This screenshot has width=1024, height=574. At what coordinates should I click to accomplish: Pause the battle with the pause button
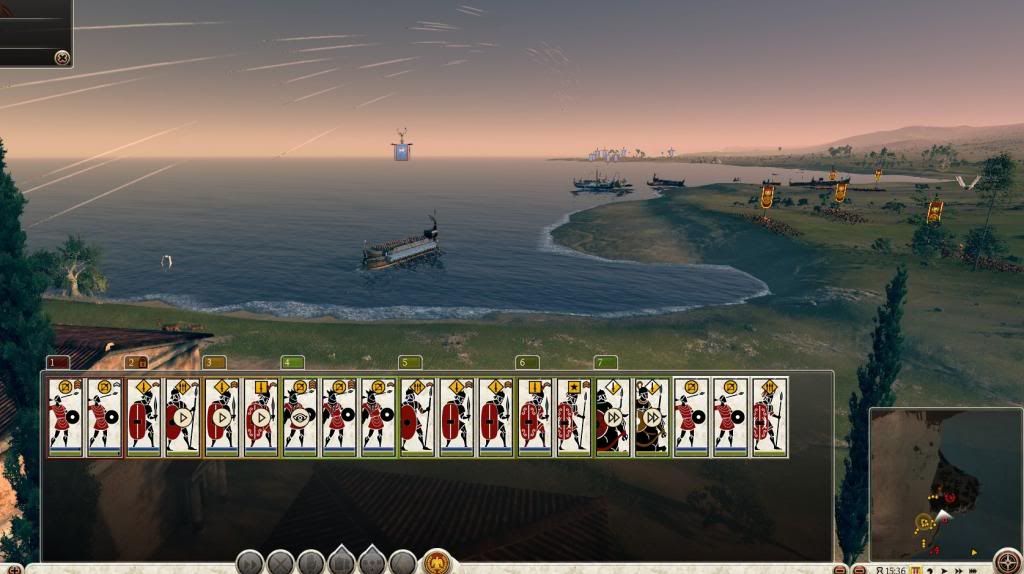[x=915, y=570]
